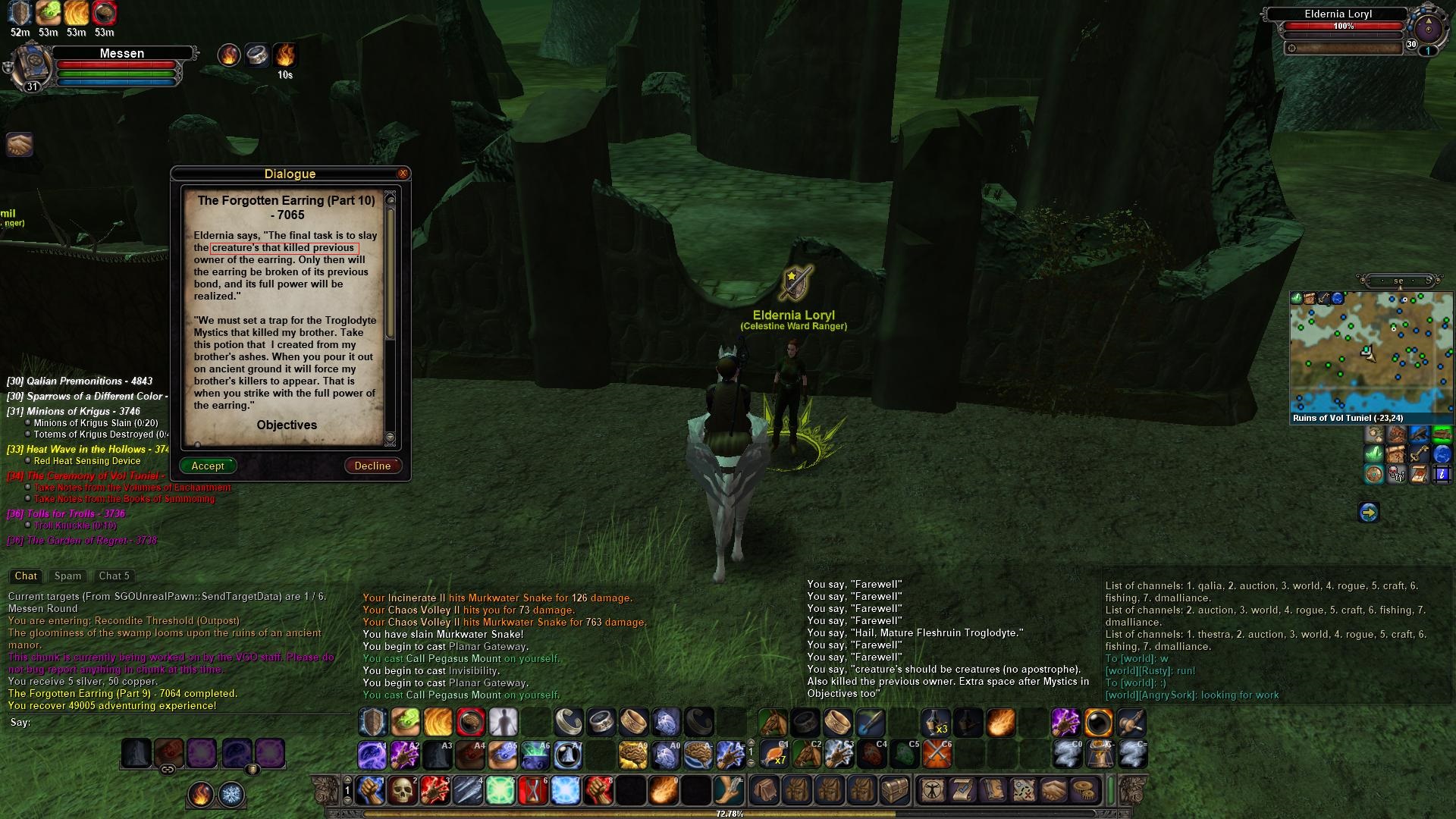
Task: Switch to the Spam chat tab
Action: point(67,576)
